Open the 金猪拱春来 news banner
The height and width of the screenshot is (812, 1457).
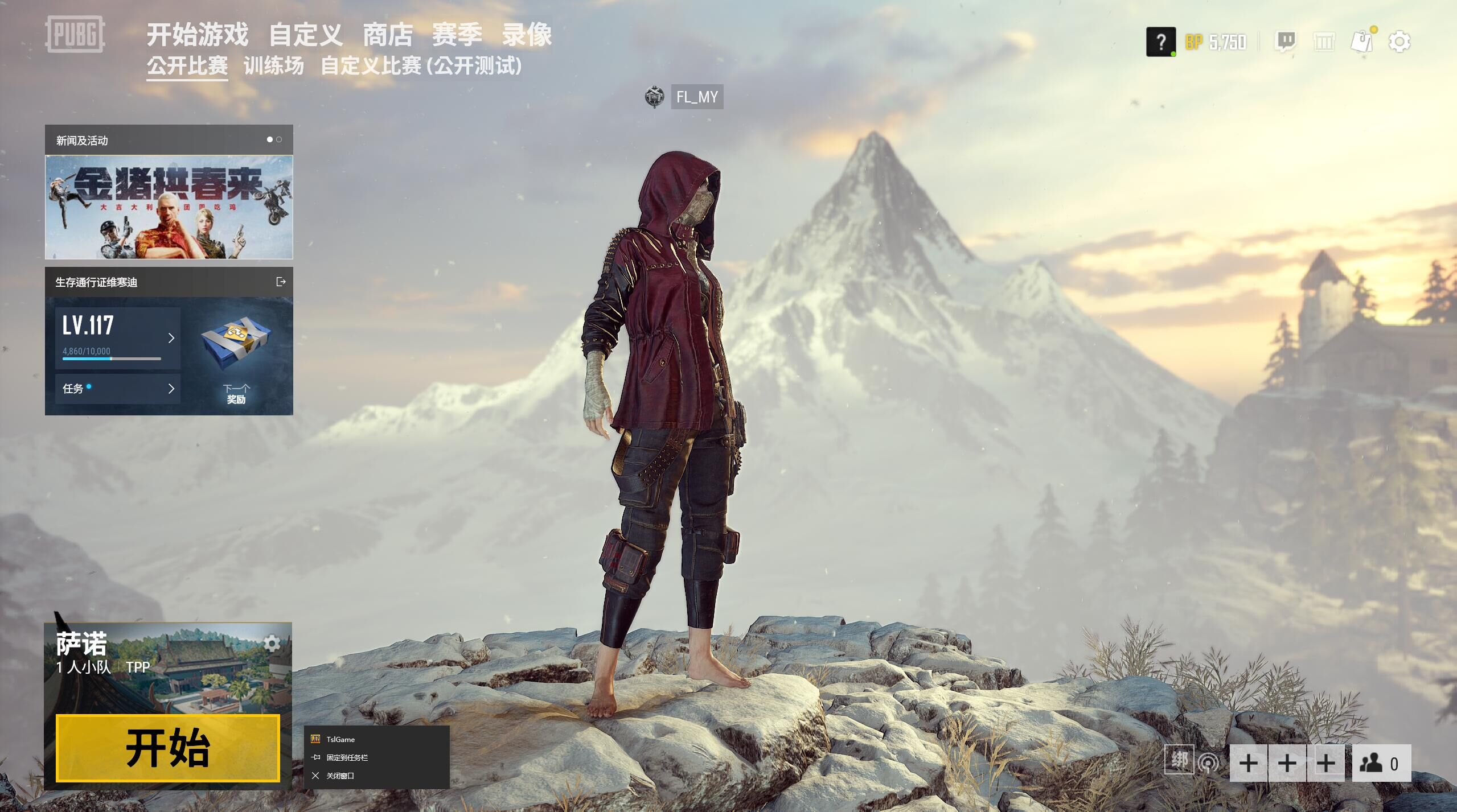[169, 207]
